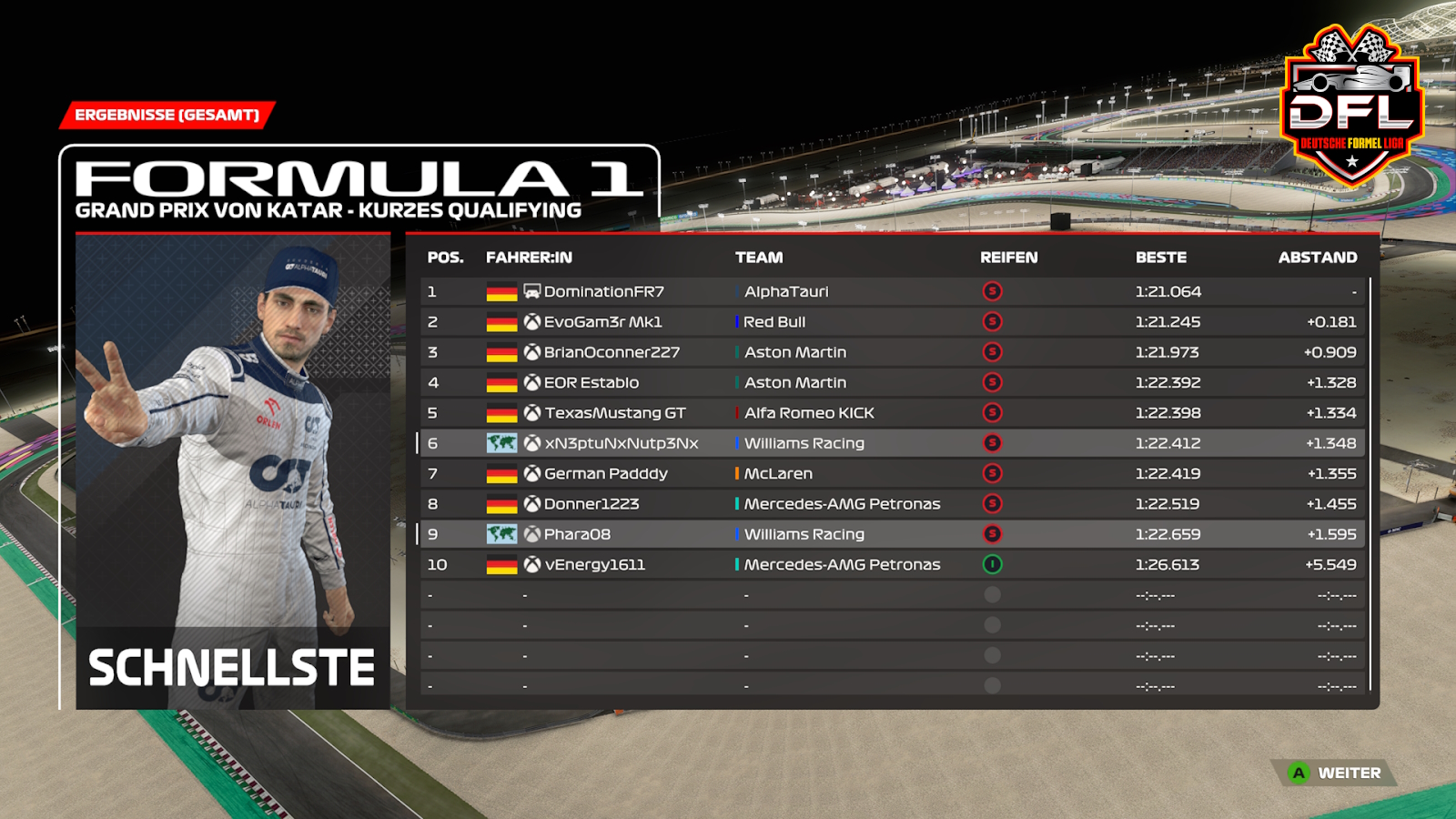Select EvoGam3r Mk1's result row
1456x819 pixels.
tap(892, 322)
